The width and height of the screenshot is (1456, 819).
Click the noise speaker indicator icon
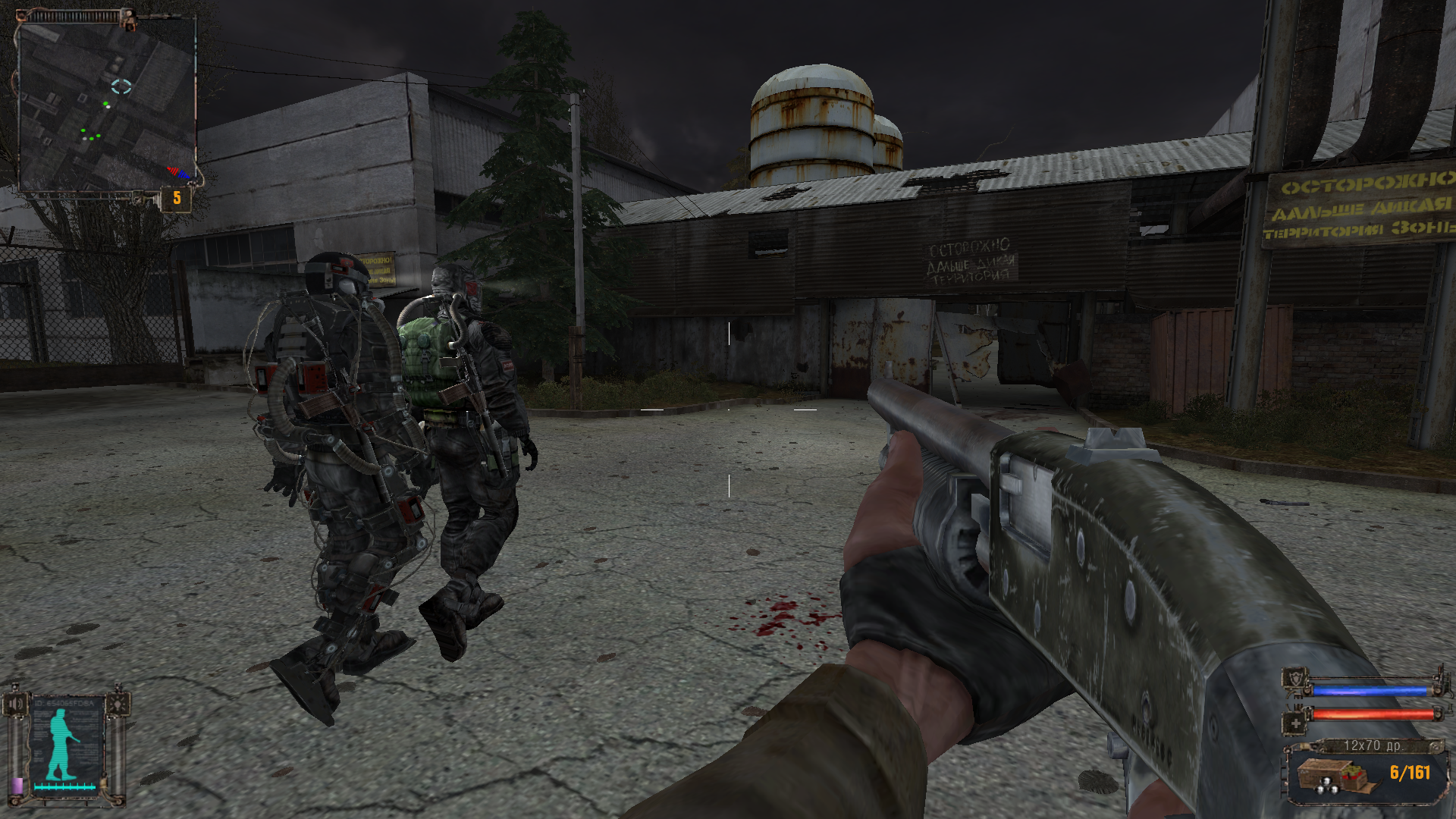pyautogui.click(x=15, y=704)
